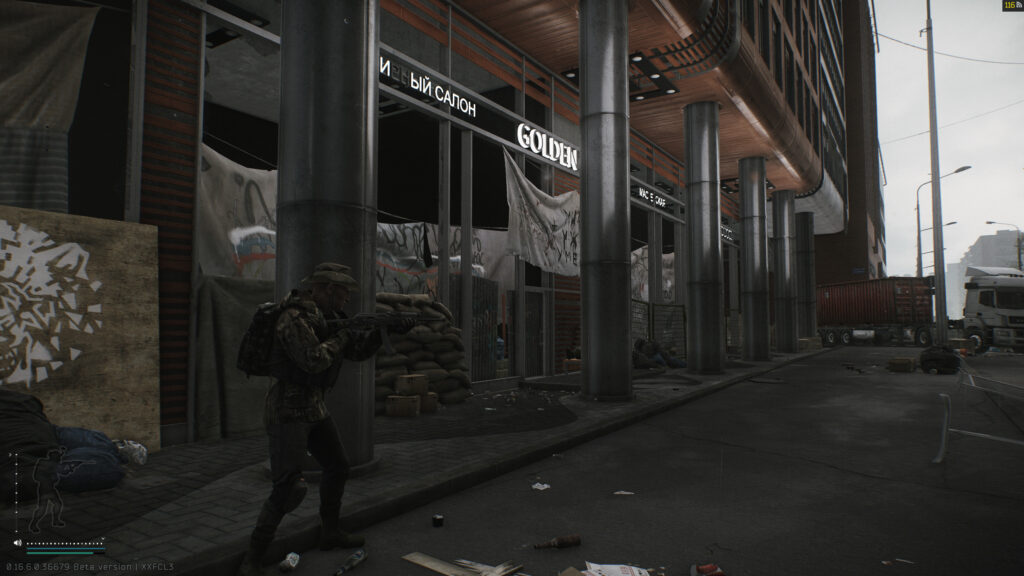Click the speaker noise level icon
This screenshot has width=1024, height=576.
(x=17, y=544)
